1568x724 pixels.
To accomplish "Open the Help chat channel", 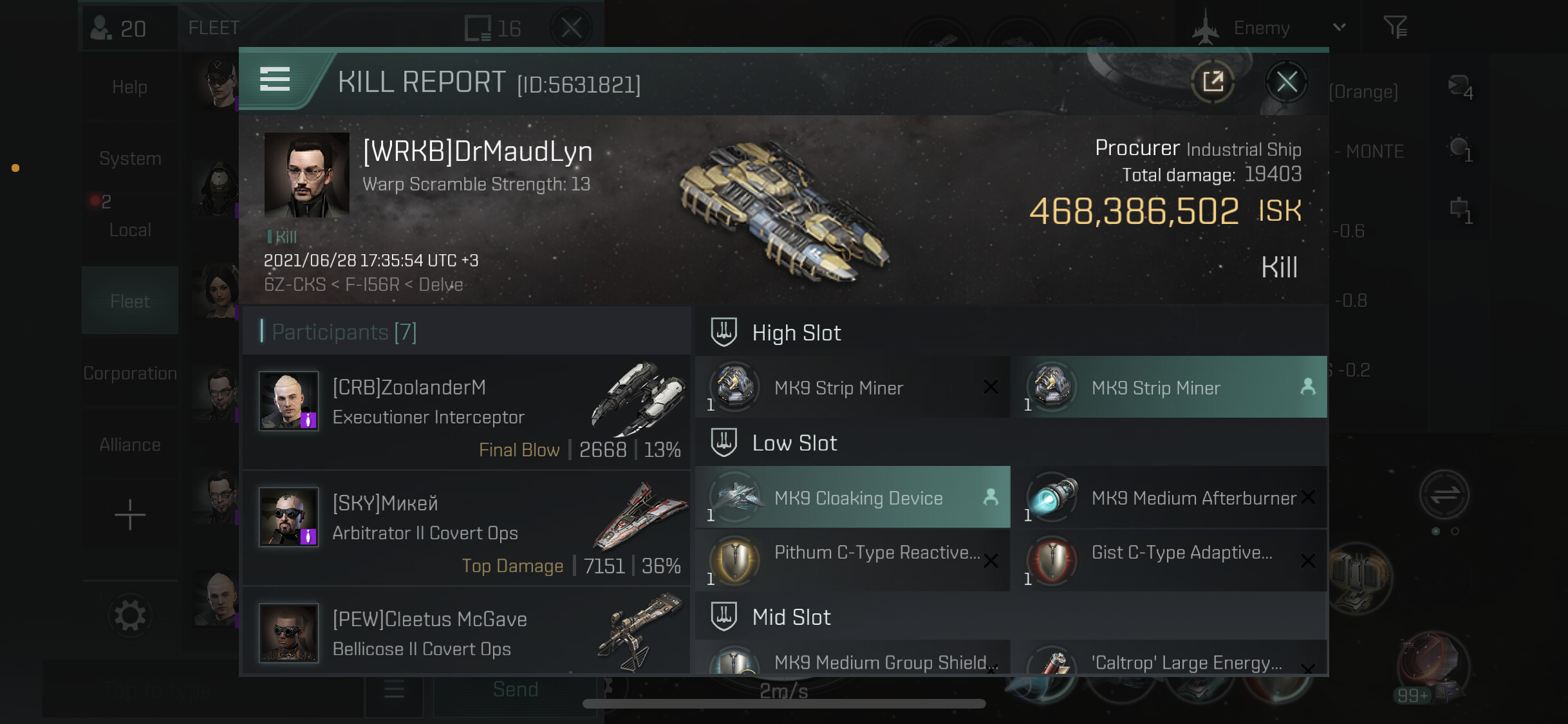I will click(x=130, y=87).
